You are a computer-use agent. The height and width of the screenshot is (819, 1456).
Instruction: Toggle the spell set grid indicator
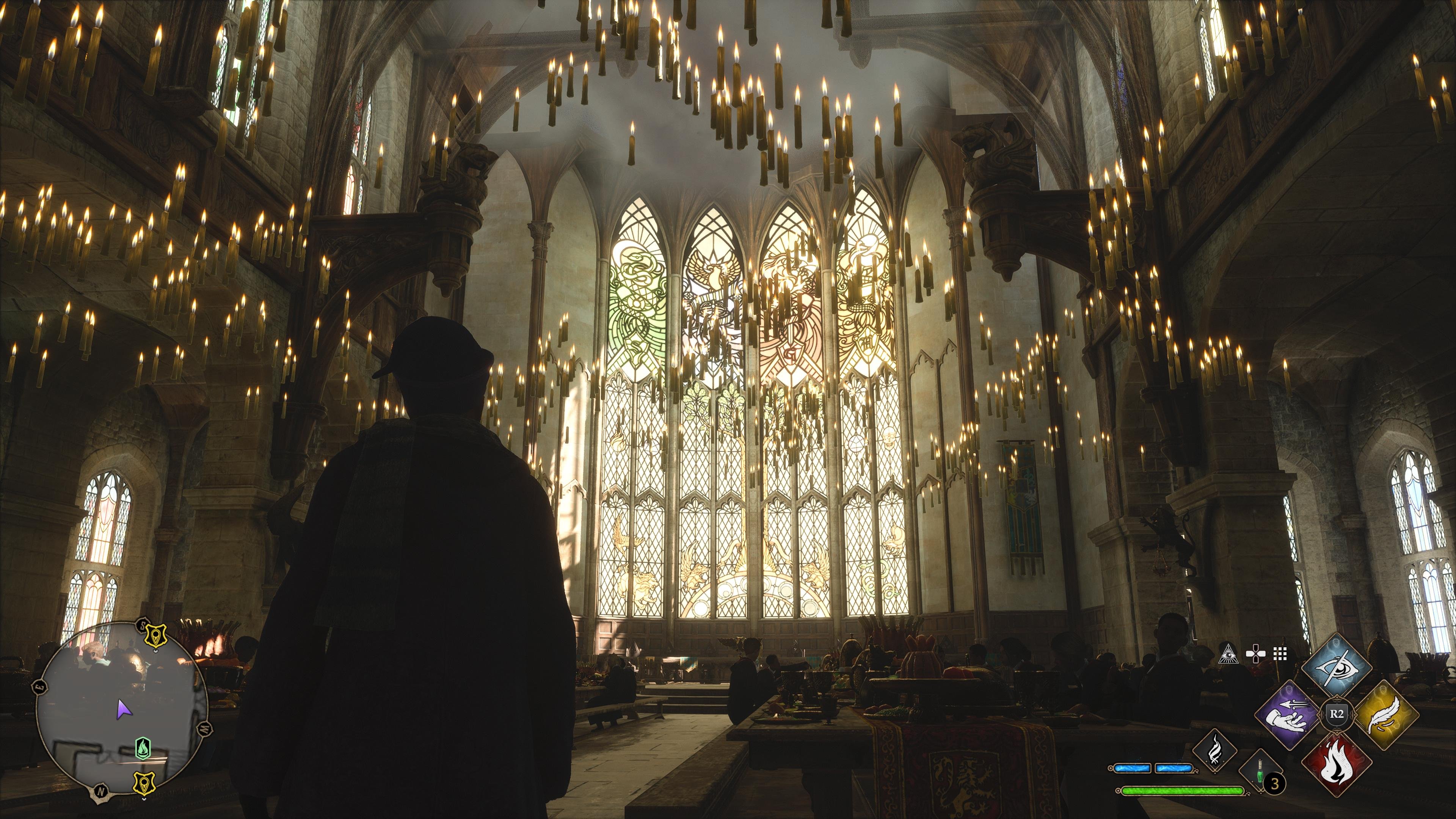pos(1279,654)
